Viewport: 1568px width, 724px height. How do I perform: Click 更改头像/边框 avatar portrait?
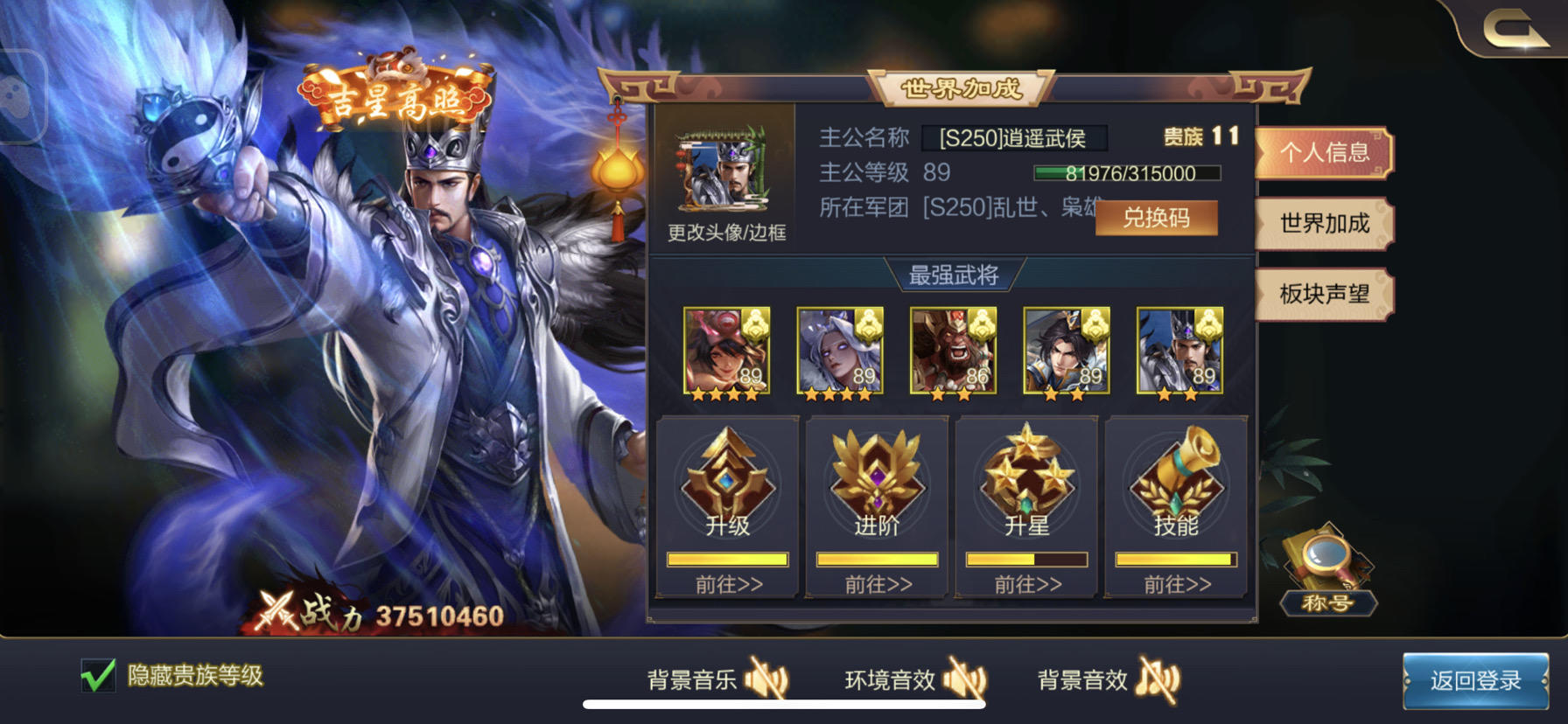point(724,168)
